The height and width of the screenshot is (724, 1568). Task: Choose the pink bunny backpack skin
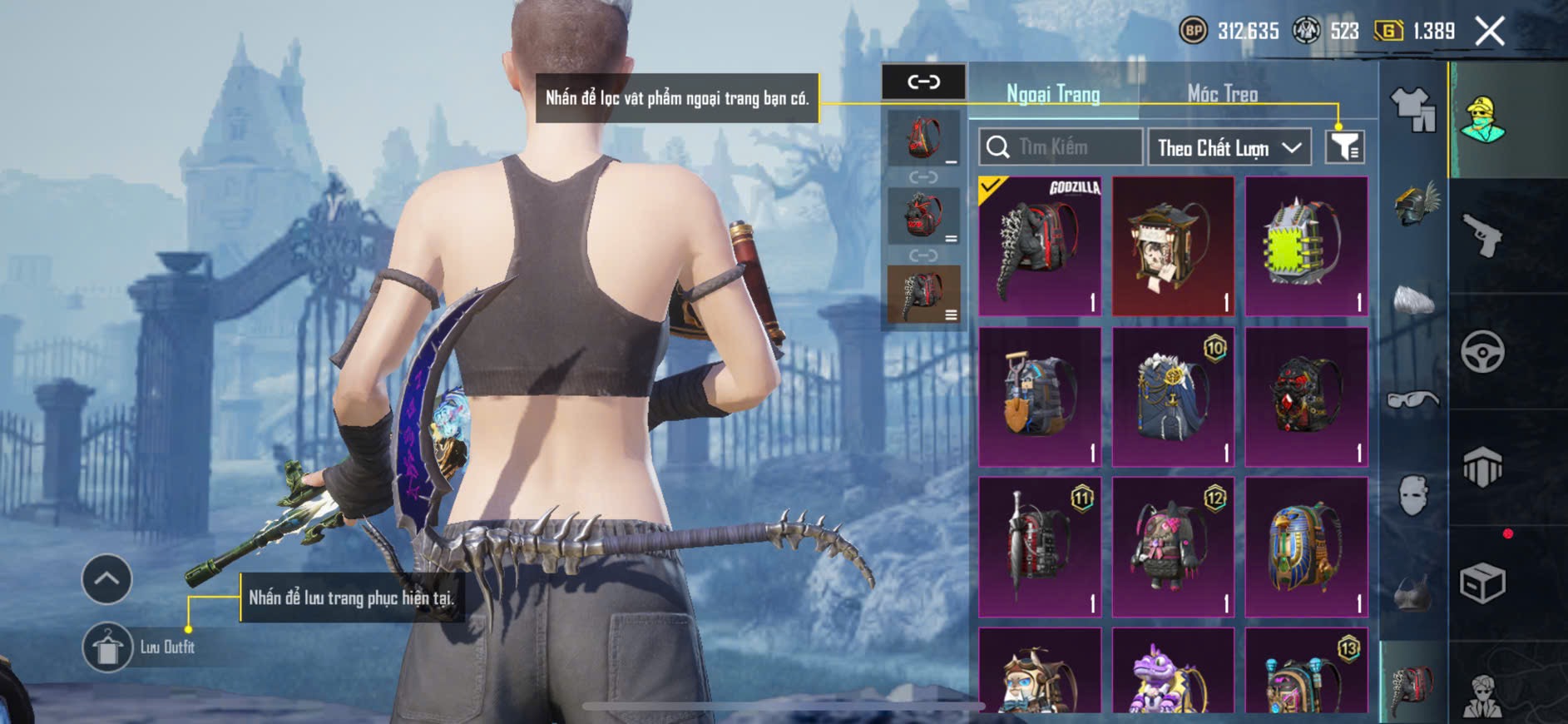pyautogui.click(x=1173, y=547)
